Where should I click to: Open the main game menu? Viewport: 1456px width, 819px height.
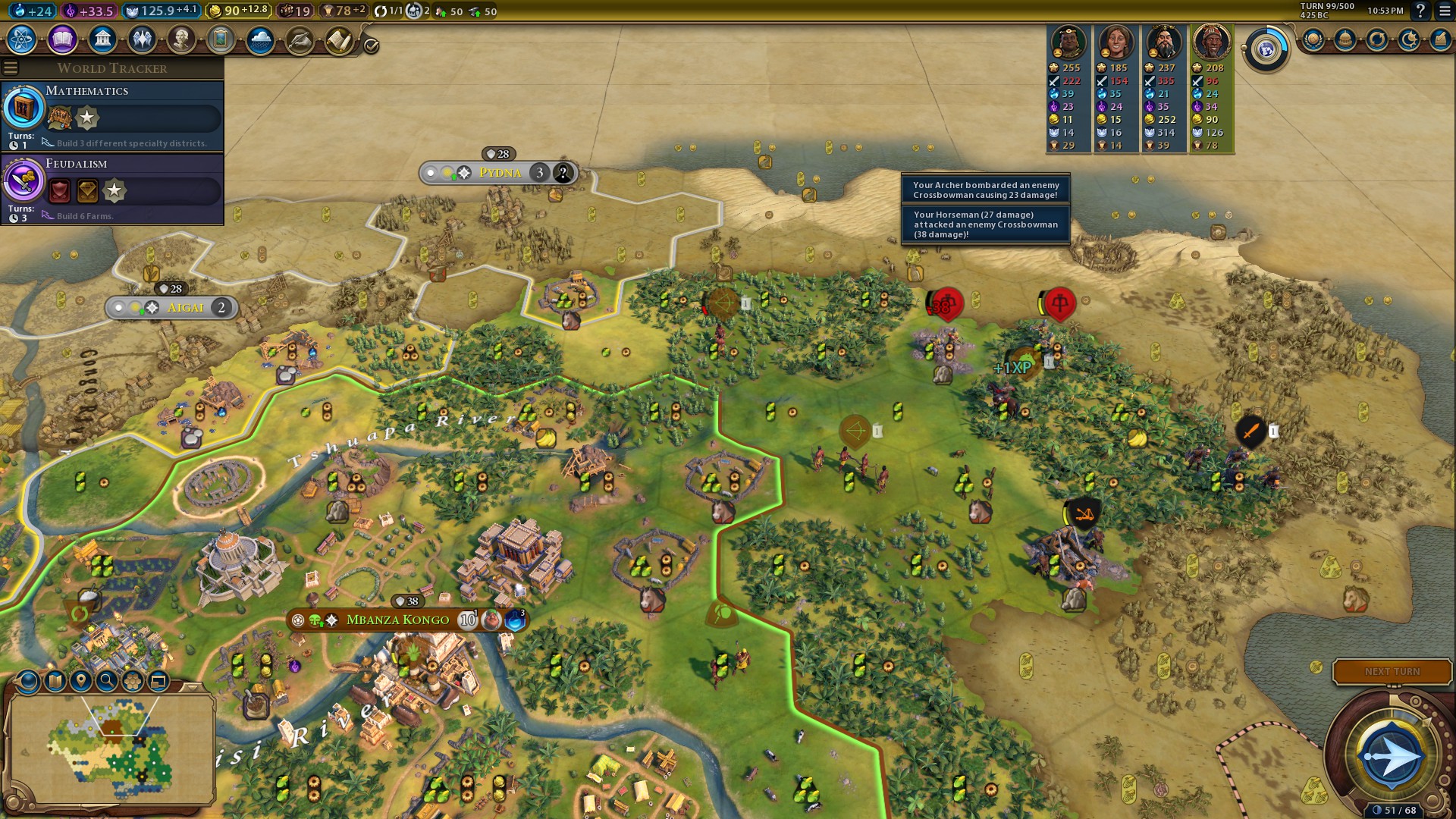click(x=1445, y=11)
